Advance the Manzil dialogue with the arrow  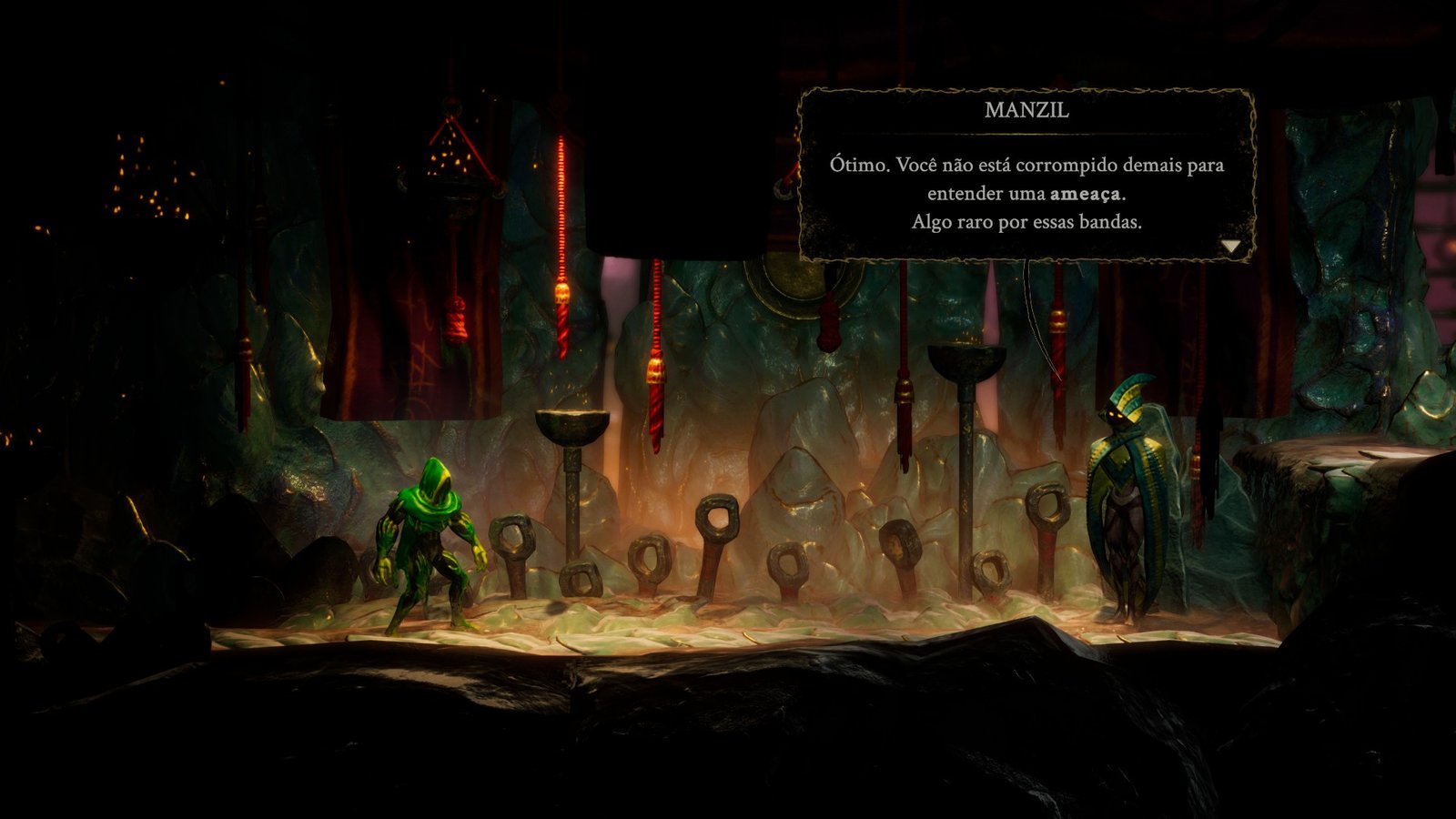1230,246
